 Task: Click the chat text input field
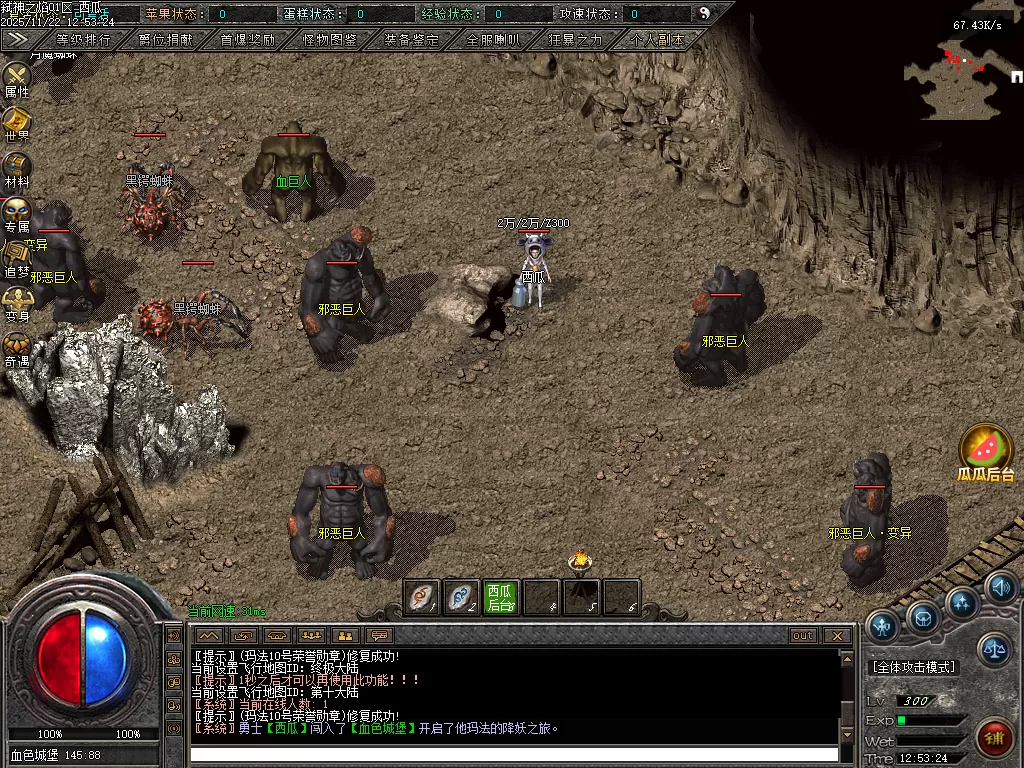(514, 754)
